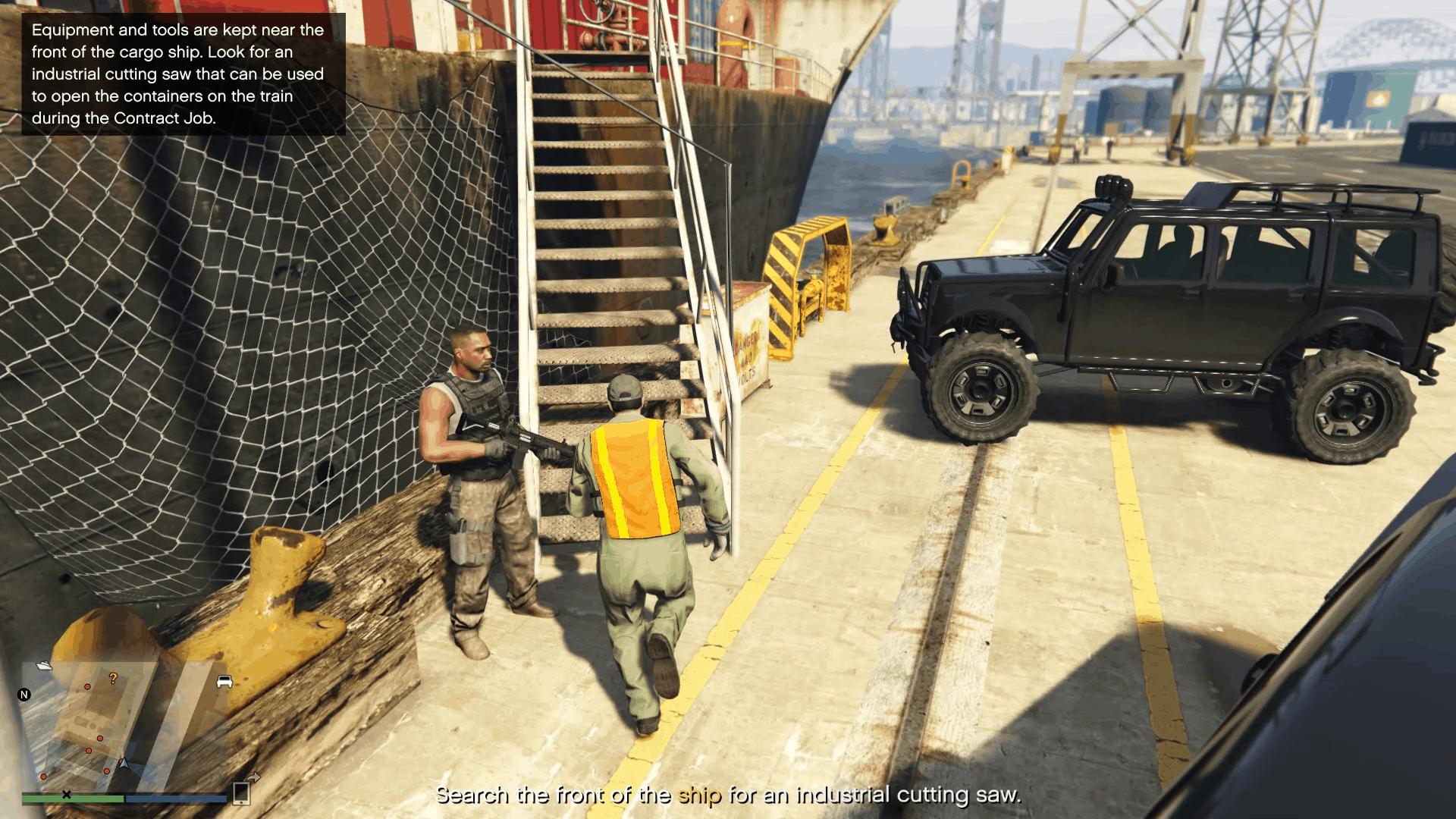Click the yellow word 'ship' in the subtitle

pos(701,796)
